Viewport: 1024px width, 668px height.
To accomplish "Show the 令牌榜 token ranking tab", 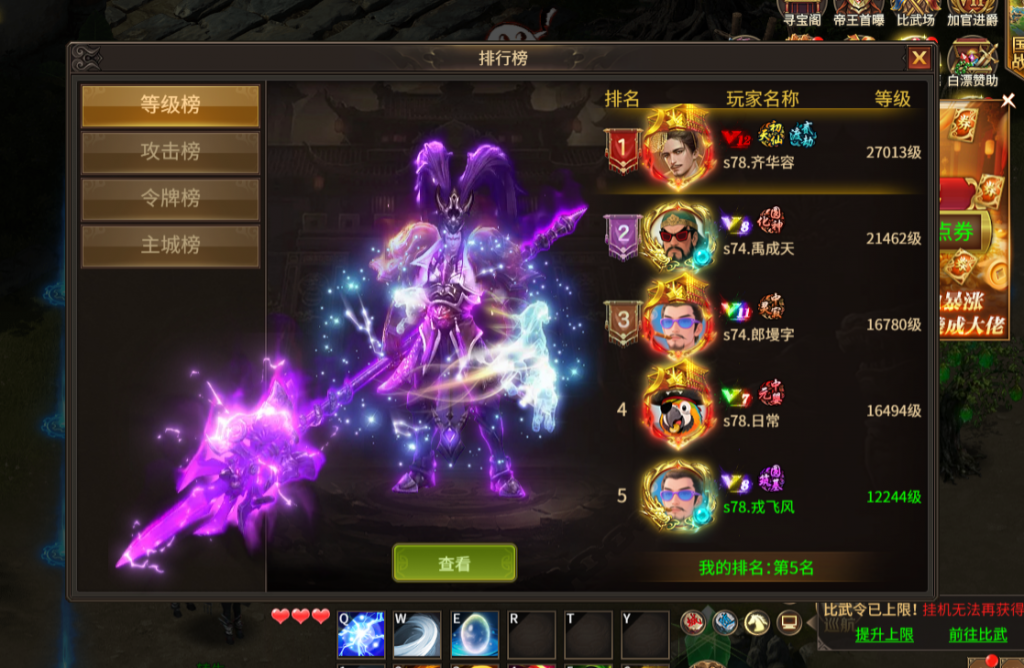I will point(170,199).
